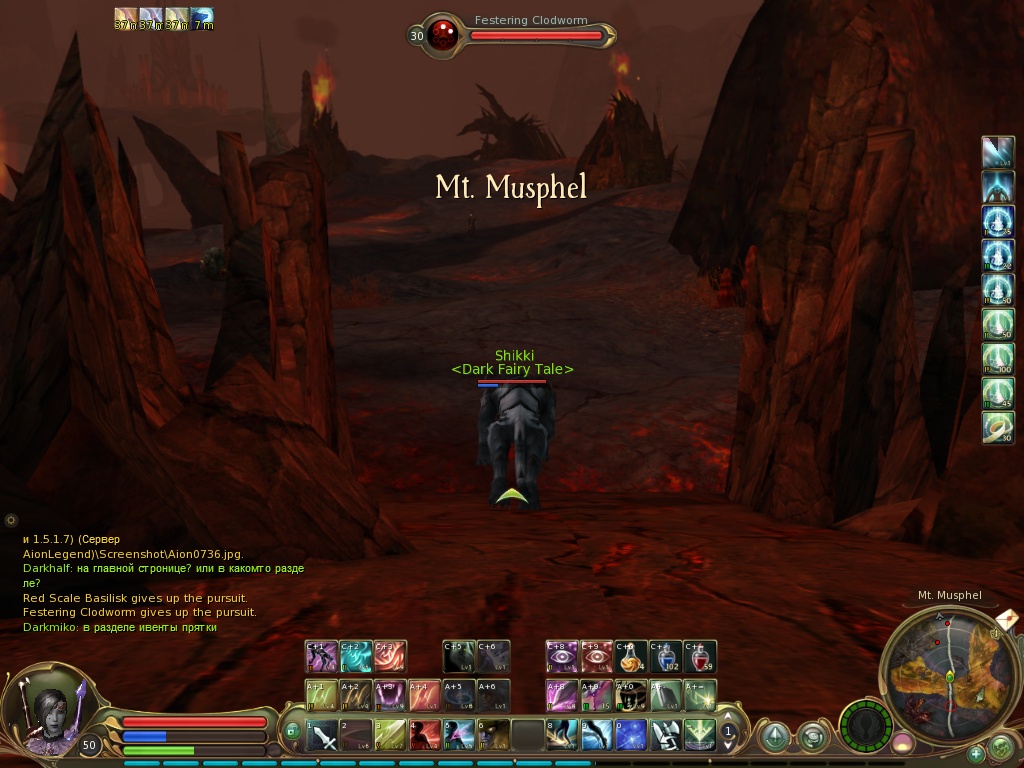
Task: Use the orange swirl flask item
Action: [631, 657]
